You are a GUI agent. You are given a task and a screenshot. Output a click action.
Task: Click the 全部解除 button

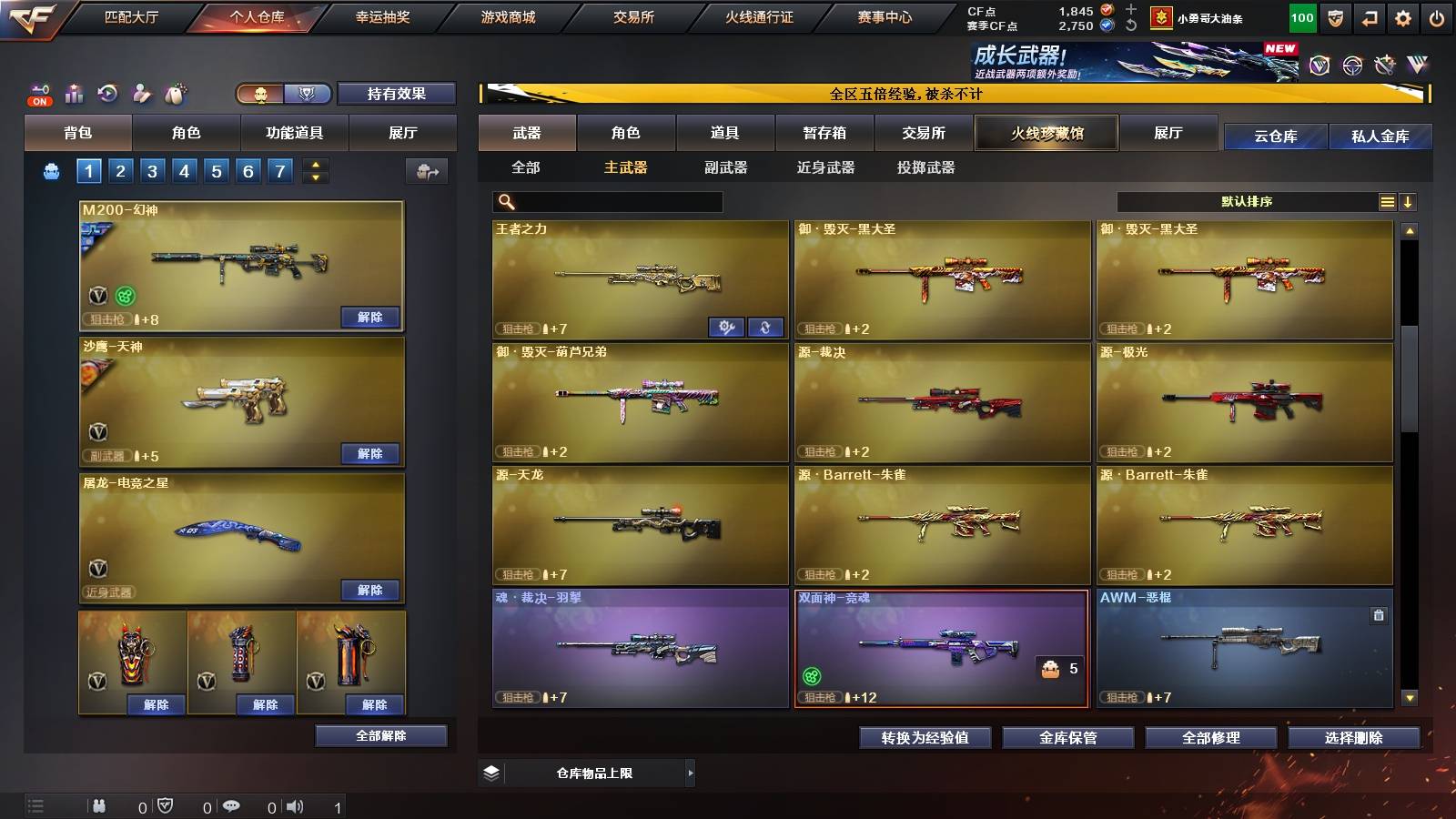coord(379,735)
